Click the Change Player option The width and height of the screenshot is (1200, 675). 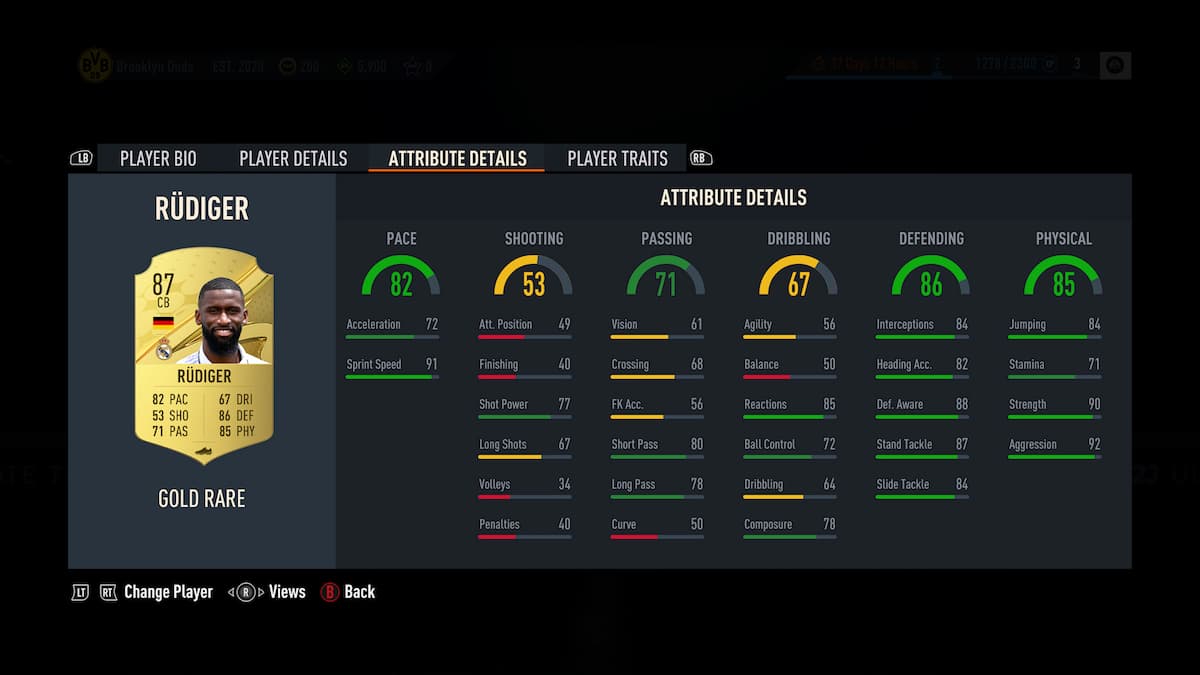pos(168,592)
